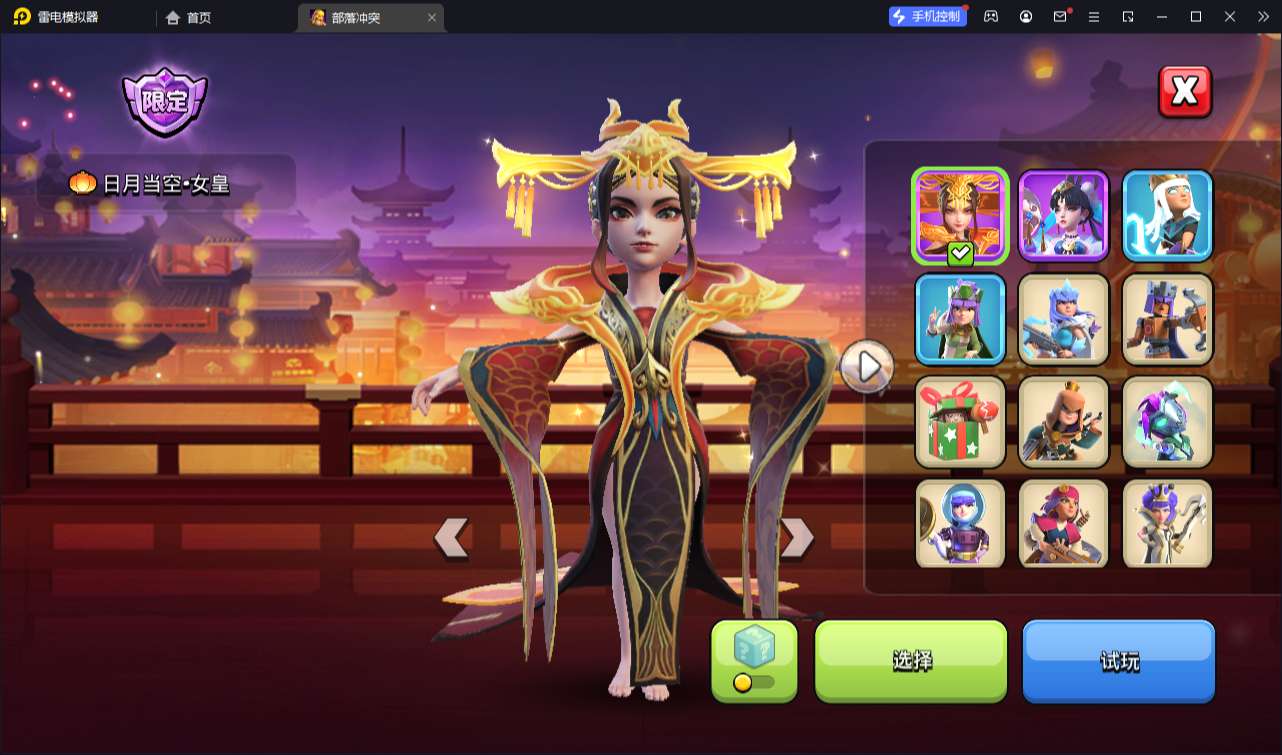Select the purple Archer Queen skin thumbnail
The height and width of the screenshot is (755, 1282).
pos(1063,215)
